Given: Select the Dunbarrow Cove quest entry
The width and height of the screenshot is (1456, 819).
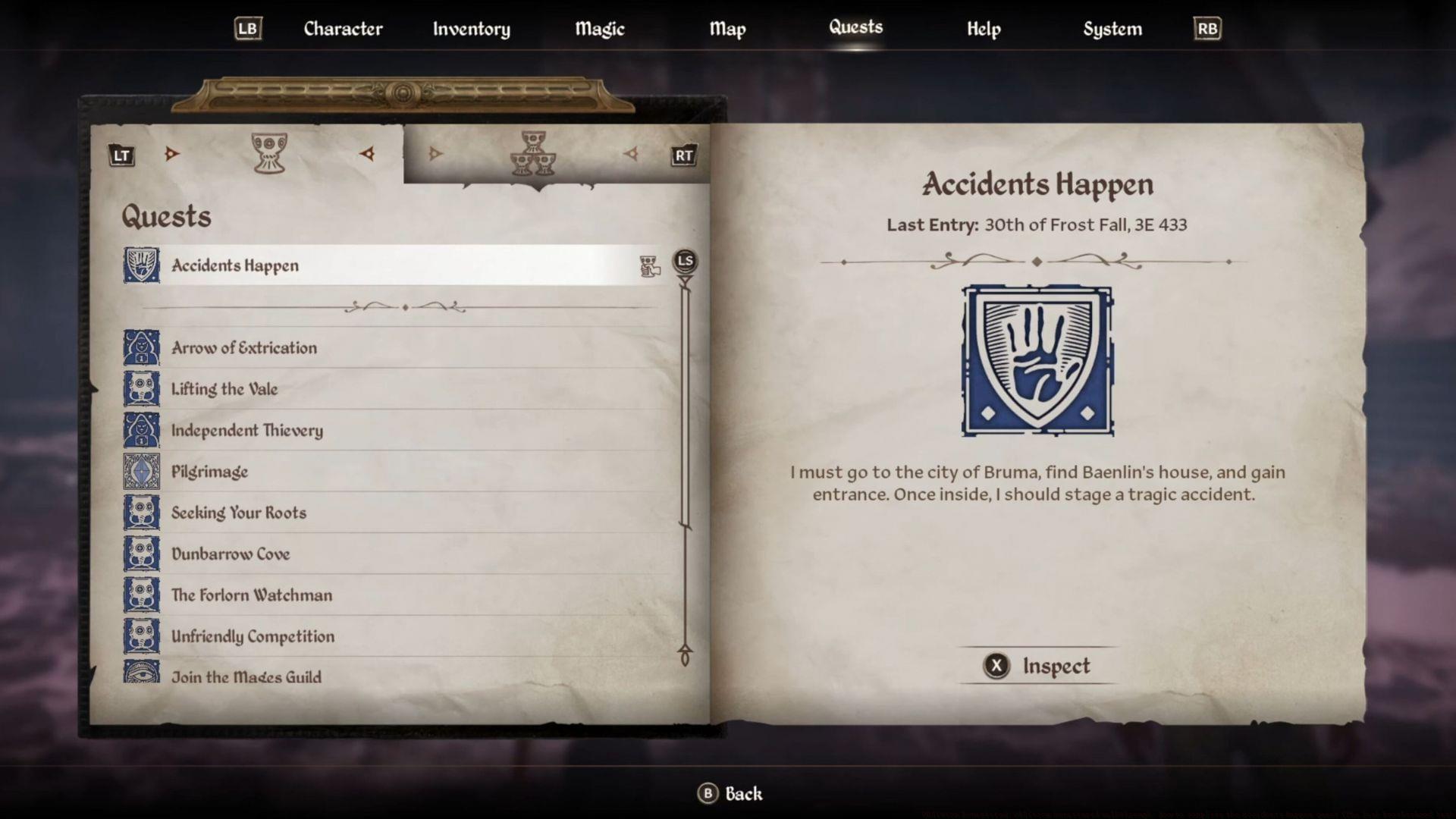Looking at the screenshot, I should click(231, 554).
